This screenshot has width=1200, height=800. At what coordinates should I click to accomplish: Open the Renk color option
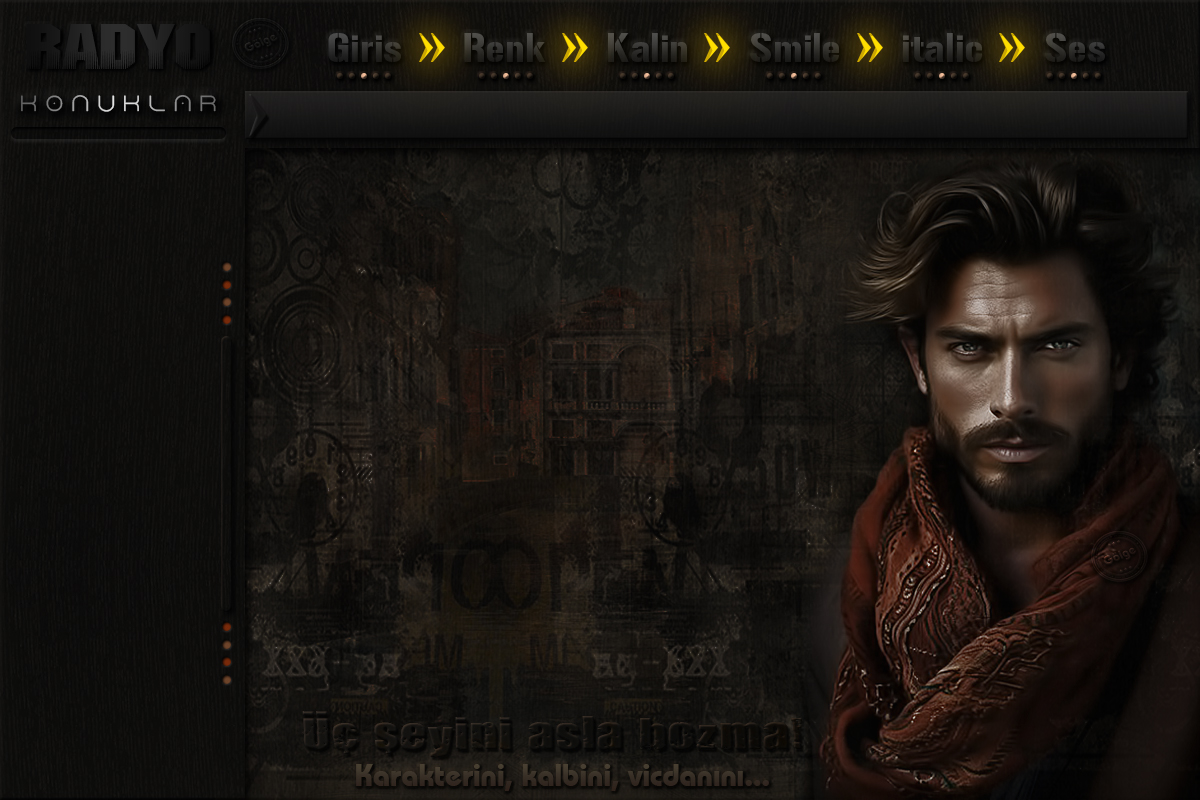pyautogui.click(x=504, y=48)
